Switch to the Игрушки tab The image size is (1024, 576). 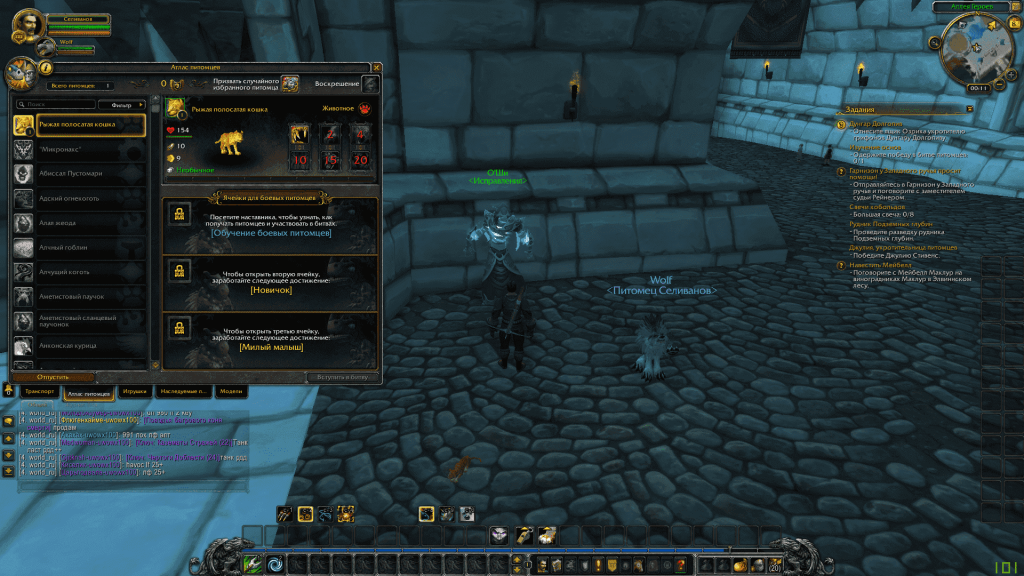click(134, 392)
